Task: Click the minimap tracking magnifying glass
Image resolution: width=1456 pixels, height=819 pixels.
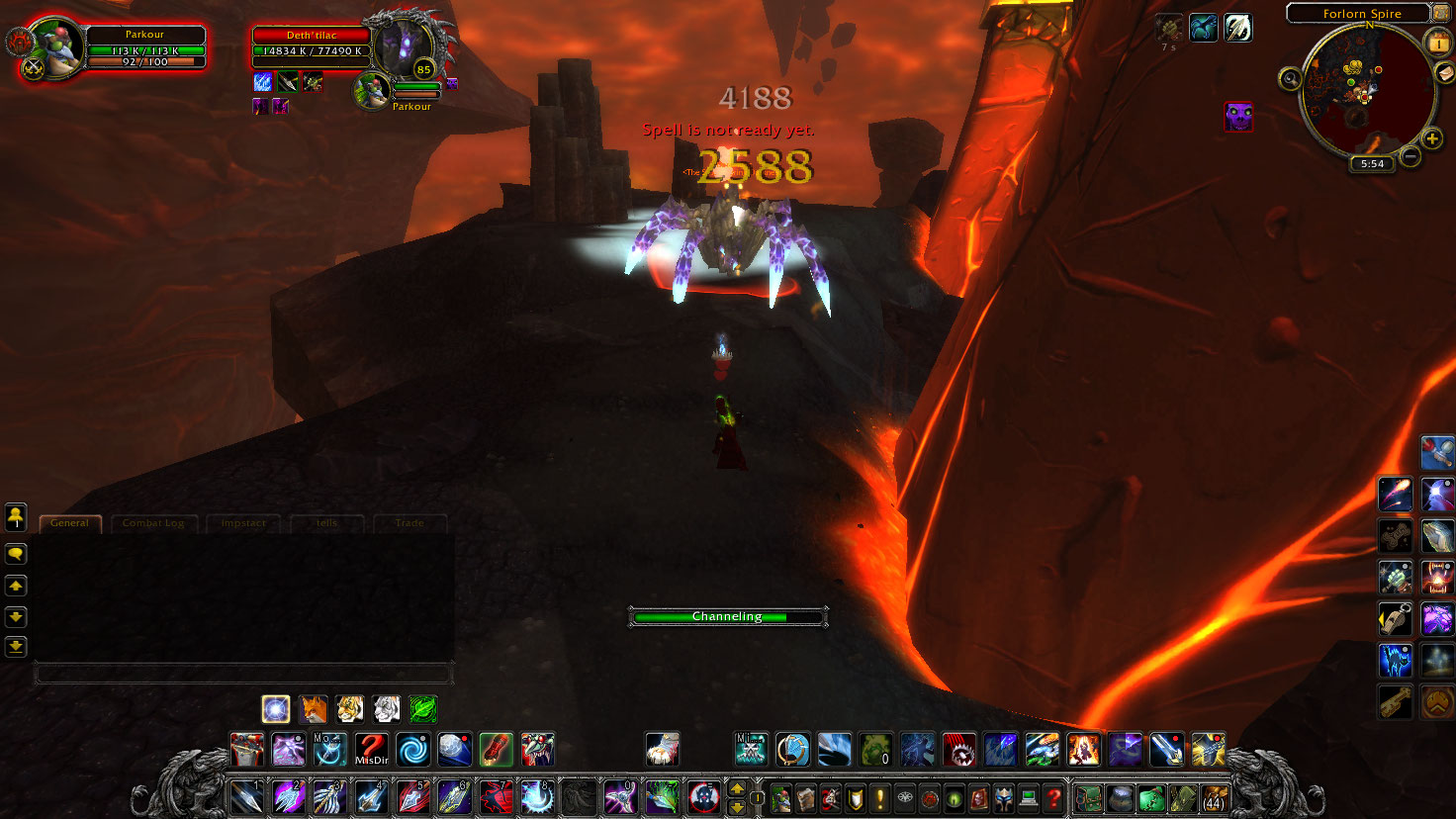Action: (1290, 79)
